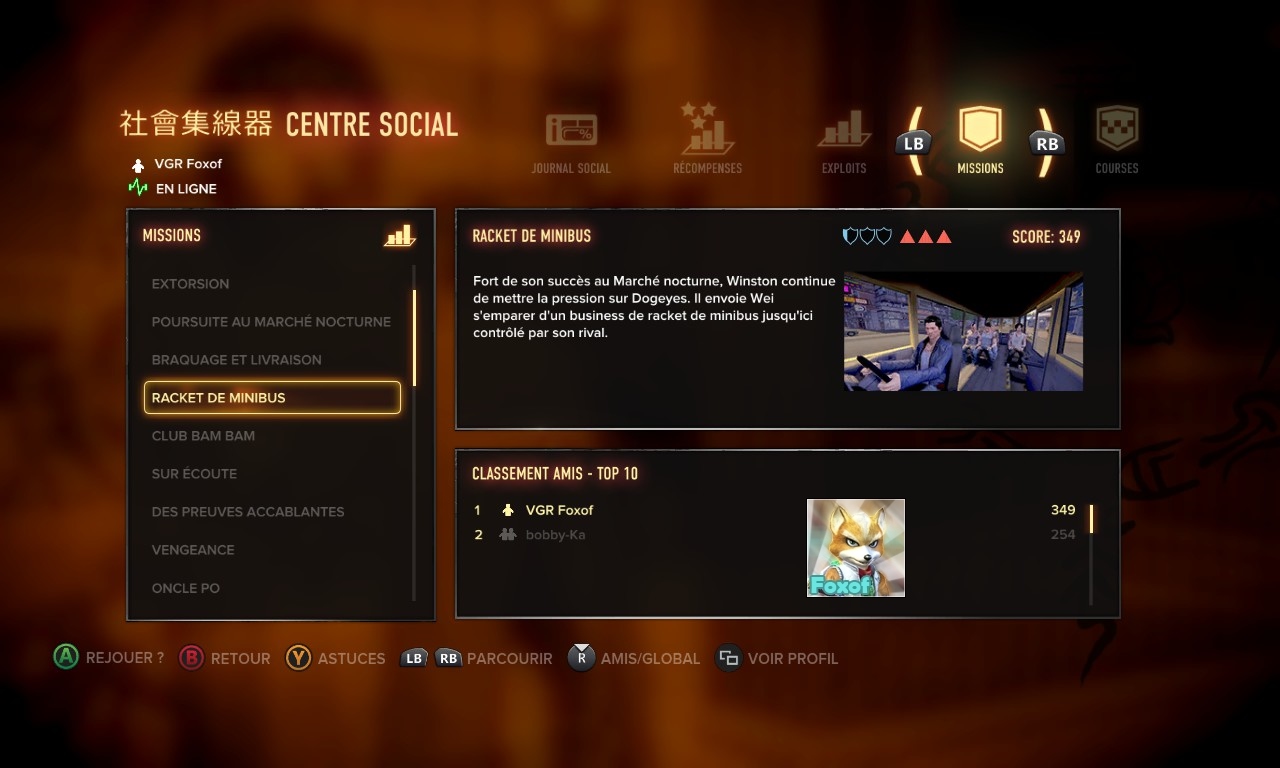Select the Sur Écoute mission
Image resolution: width=1280 pixels, height=768 pixels.
point(194,474)
